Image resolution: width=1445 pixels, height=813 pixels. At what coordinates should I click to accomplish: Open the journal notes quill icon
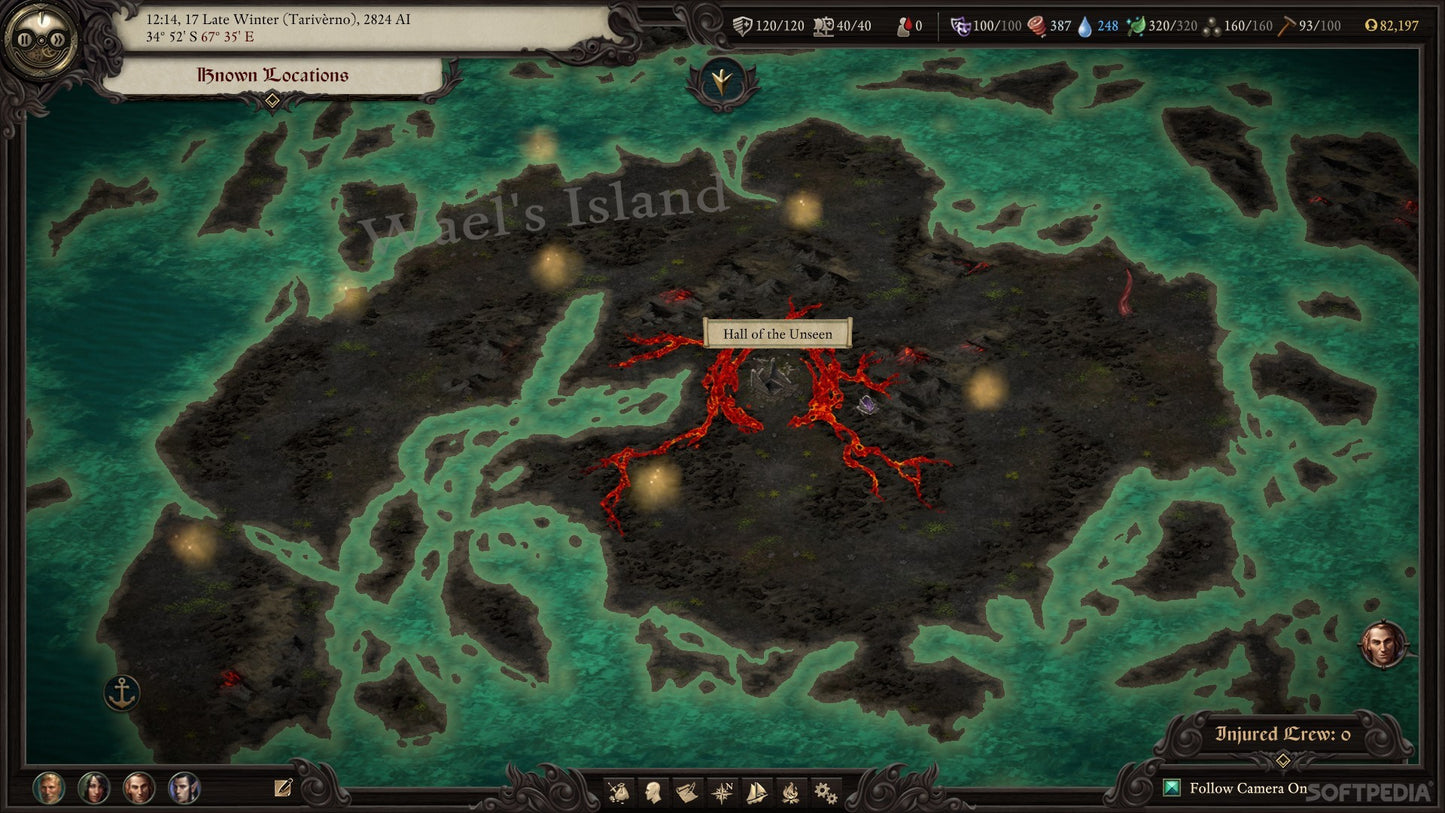pyautogui.click(x=283, y=788)
